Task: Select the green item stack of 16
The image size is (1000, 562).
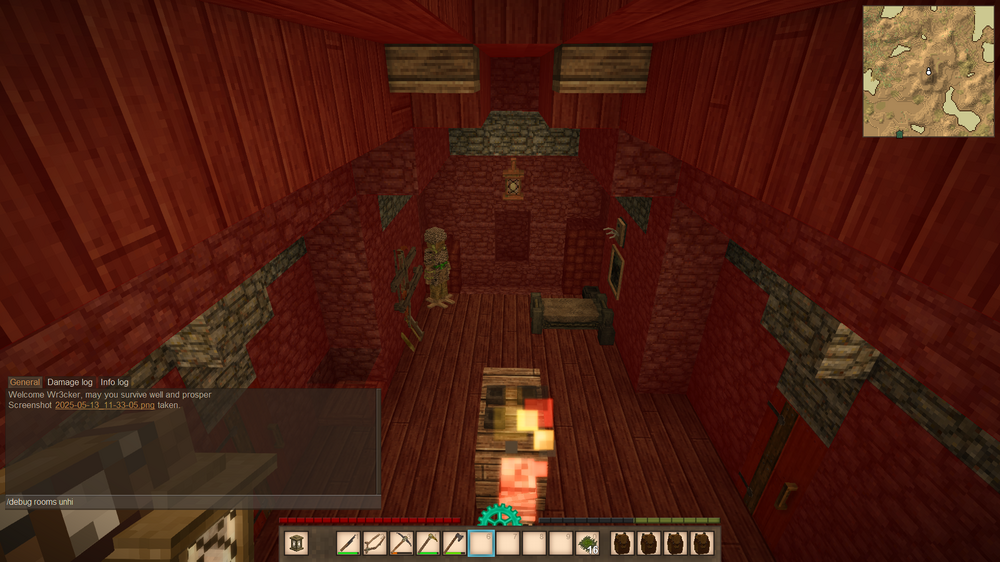Action: click(587, 543)
